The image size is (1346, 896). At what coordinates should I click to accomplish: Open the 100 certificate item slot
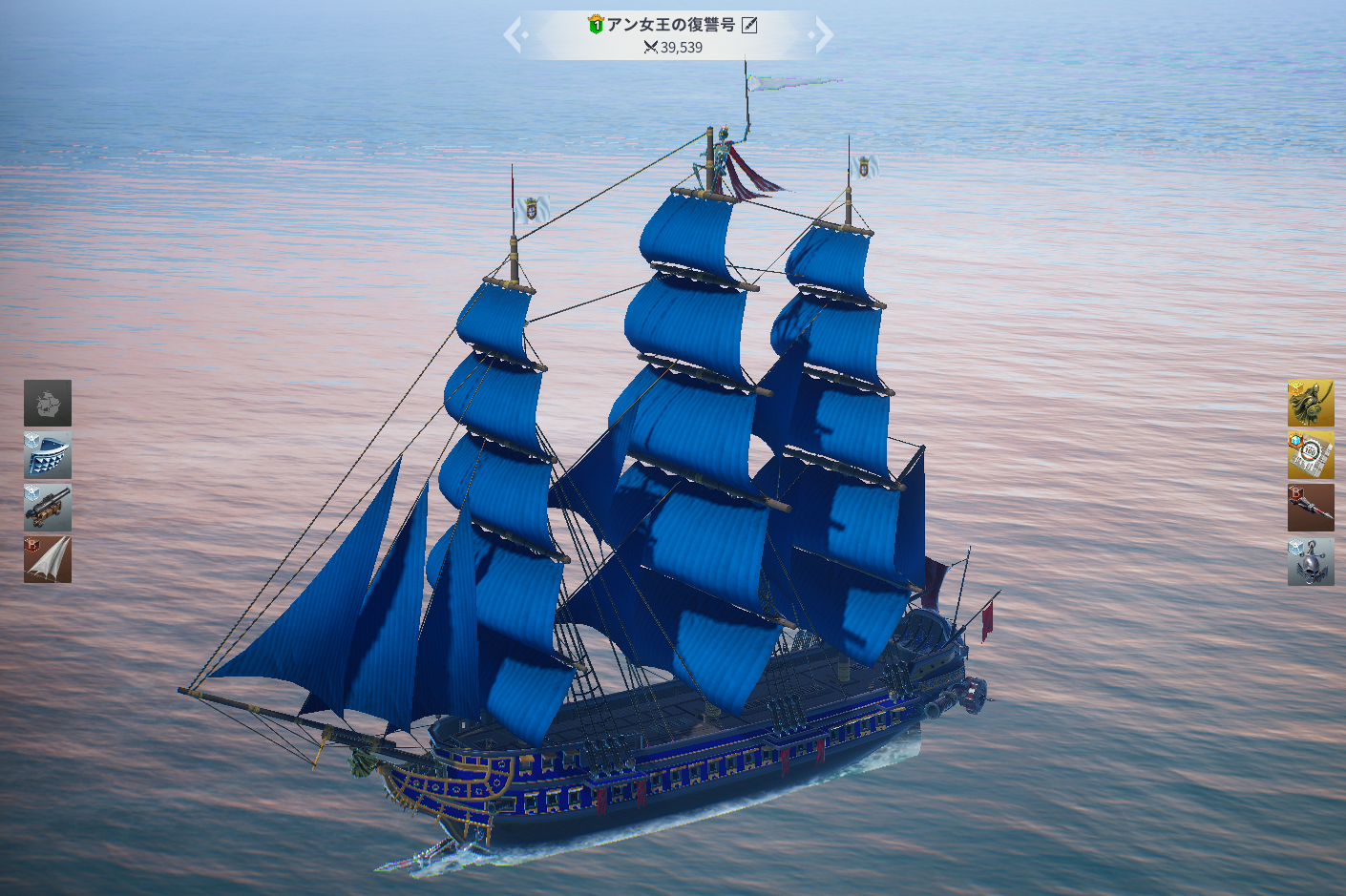coord(1311,455)
